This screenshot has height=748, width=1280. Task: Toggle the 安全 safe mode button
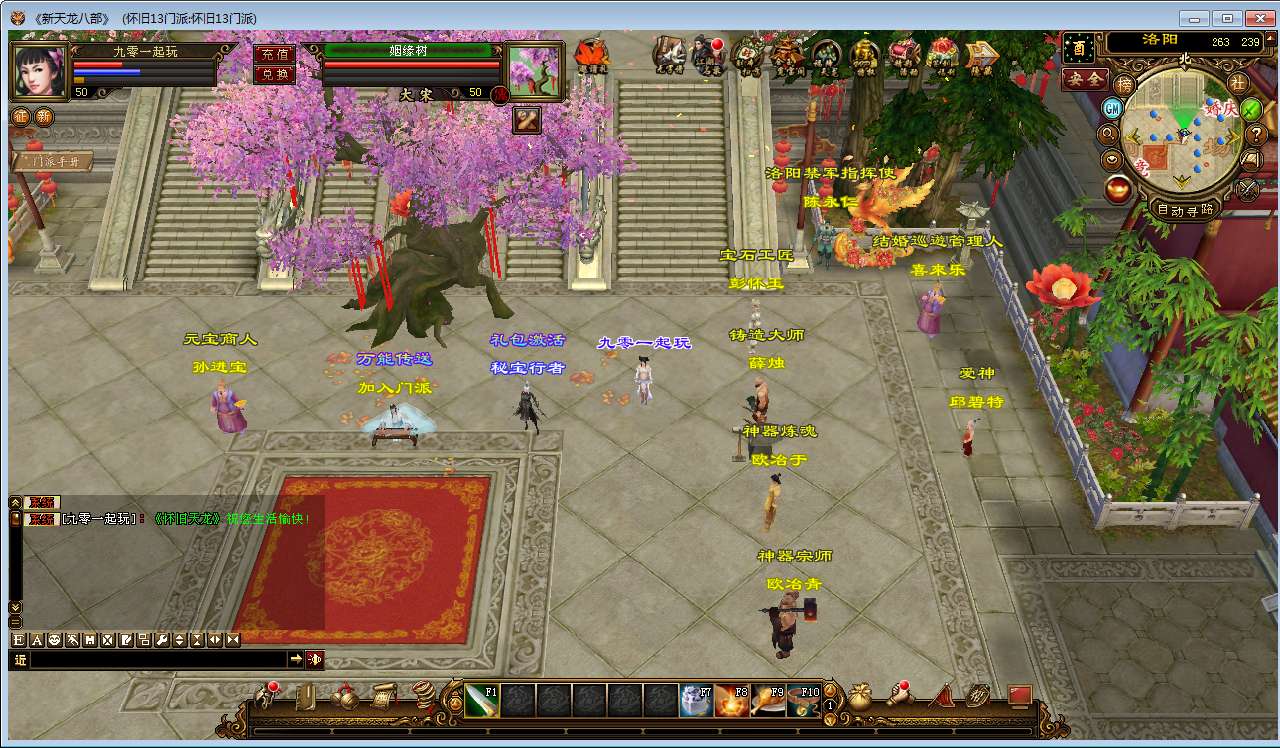click(1085, 79)
